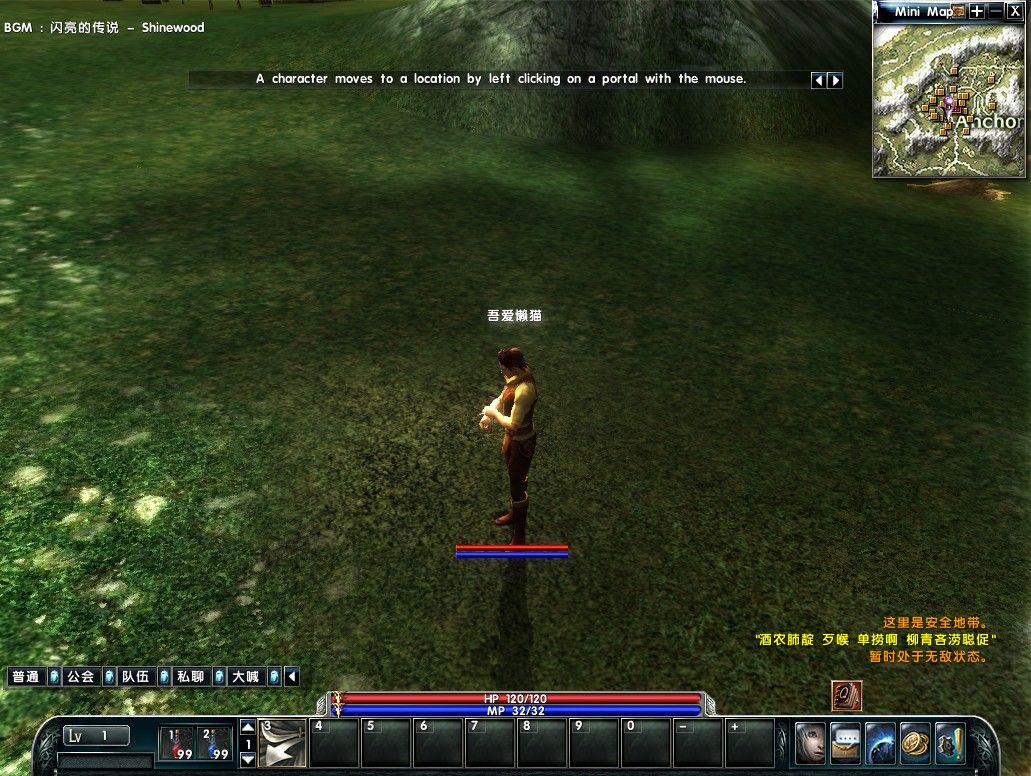The image size is (1031, 776).
Task: Activate the skill in hotbar slot 3
Action: tap(283, 743)
